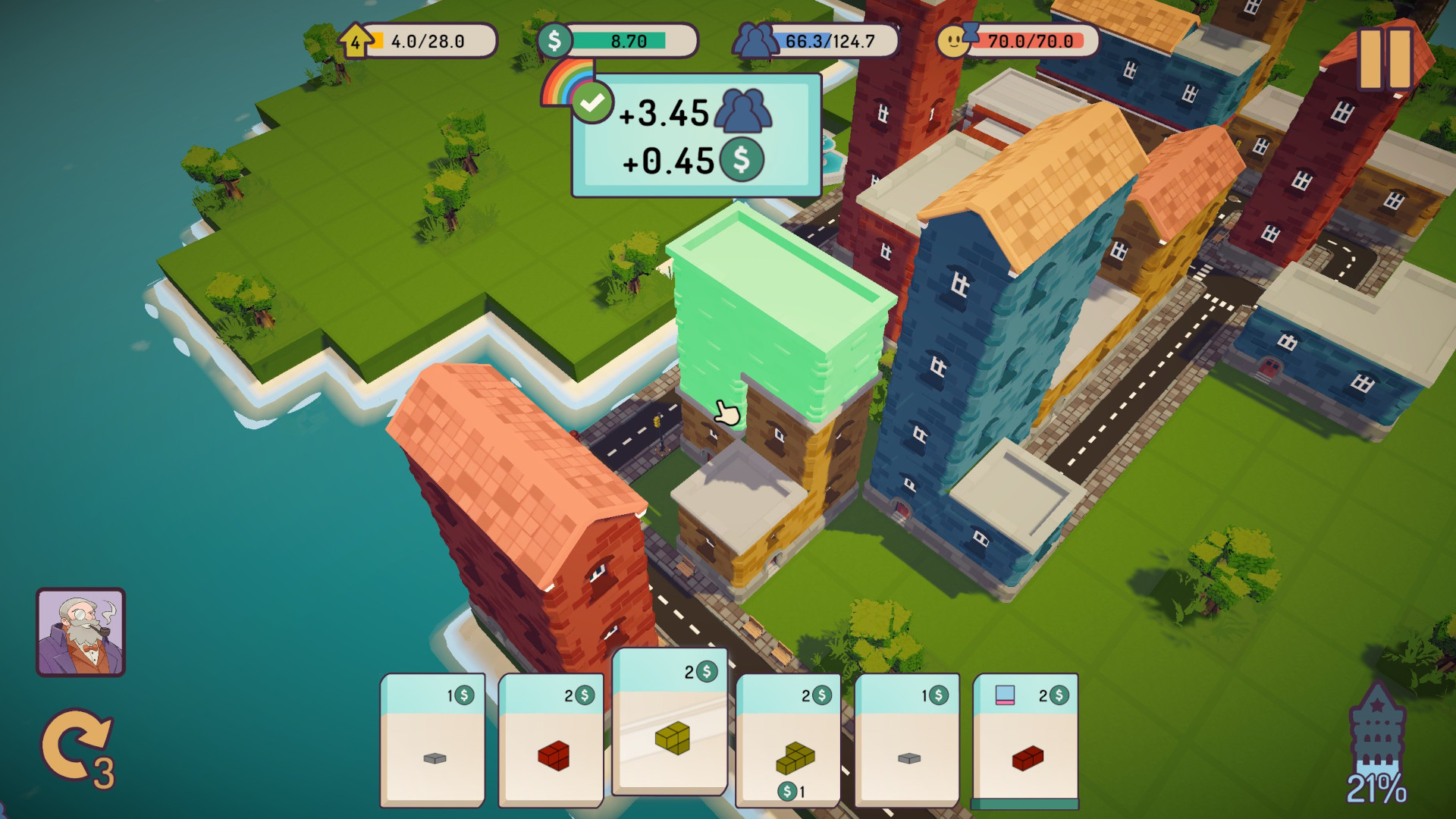This screenshot has height=819, width=1456.
Task: Open the bearded advisor portrait
Action: pos(81,632)
